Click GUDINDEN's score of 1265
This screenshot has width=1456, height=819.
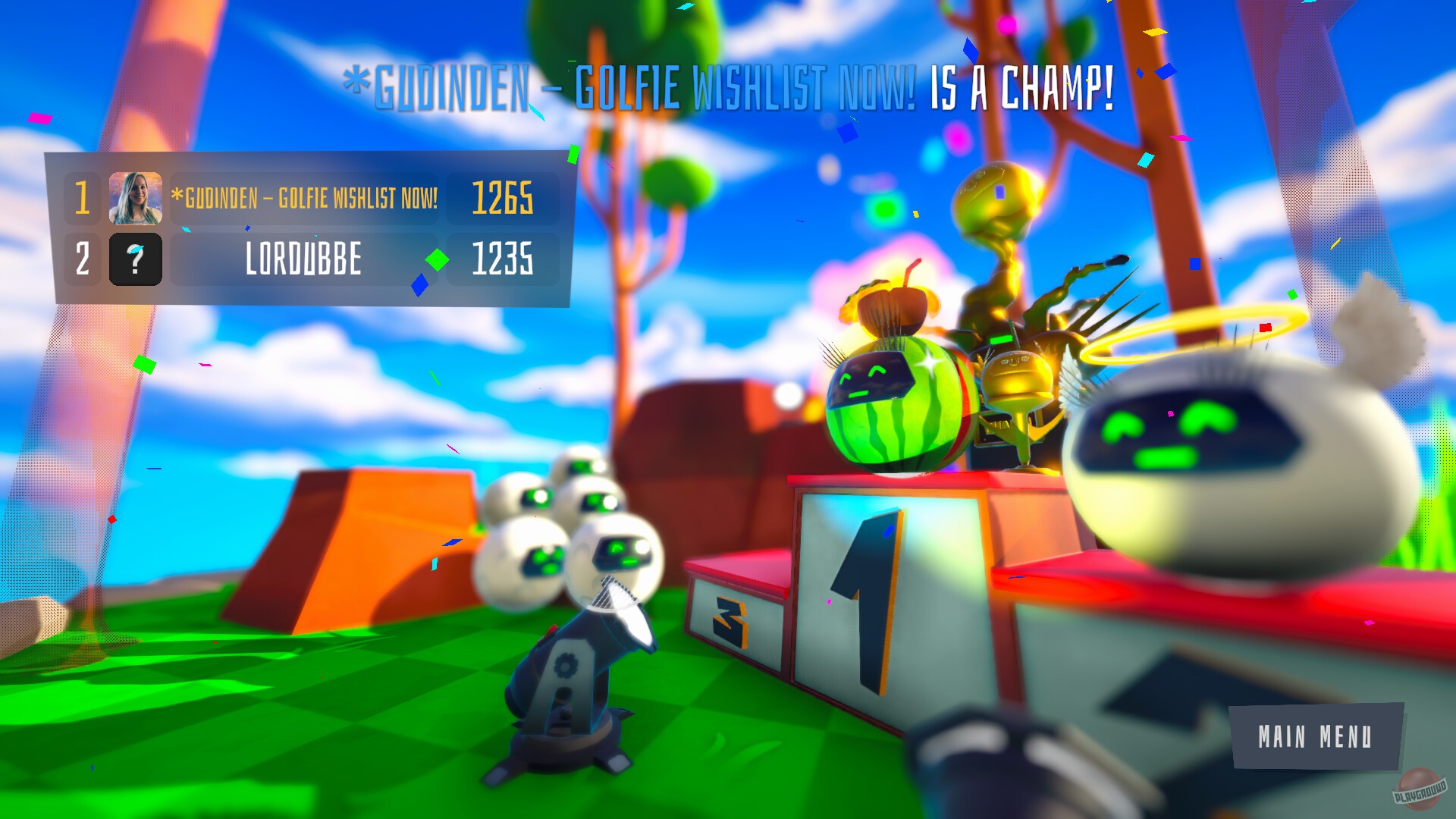point(504,199)
